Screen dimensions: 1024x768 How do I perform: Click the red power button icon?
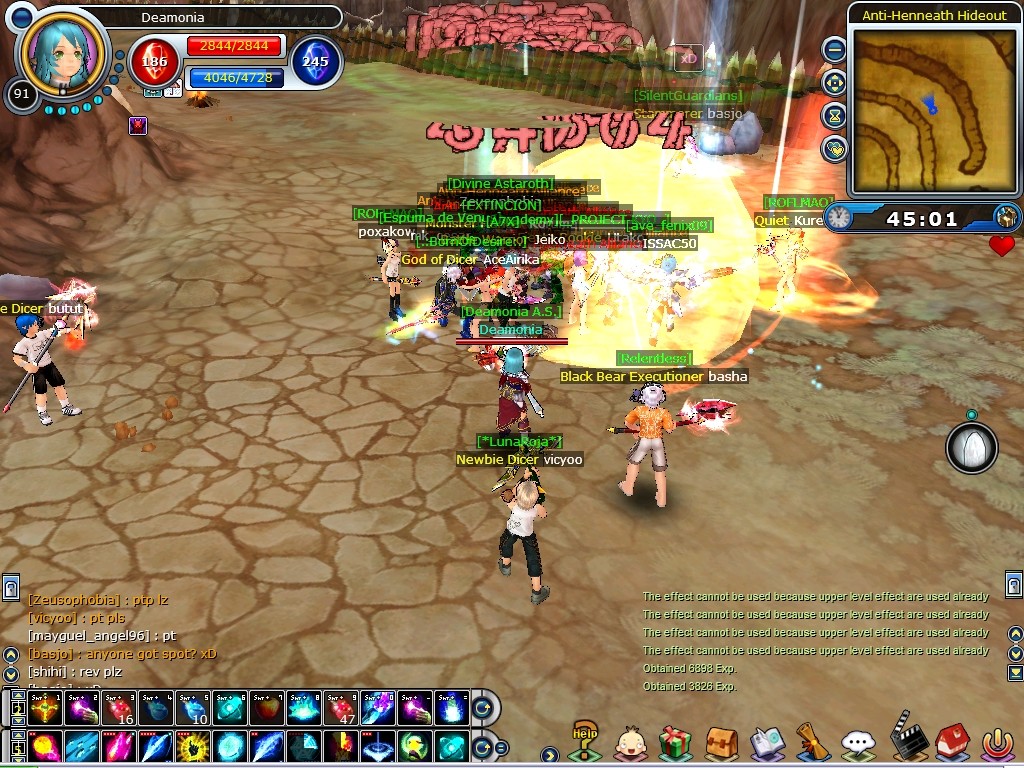[995, 742]
